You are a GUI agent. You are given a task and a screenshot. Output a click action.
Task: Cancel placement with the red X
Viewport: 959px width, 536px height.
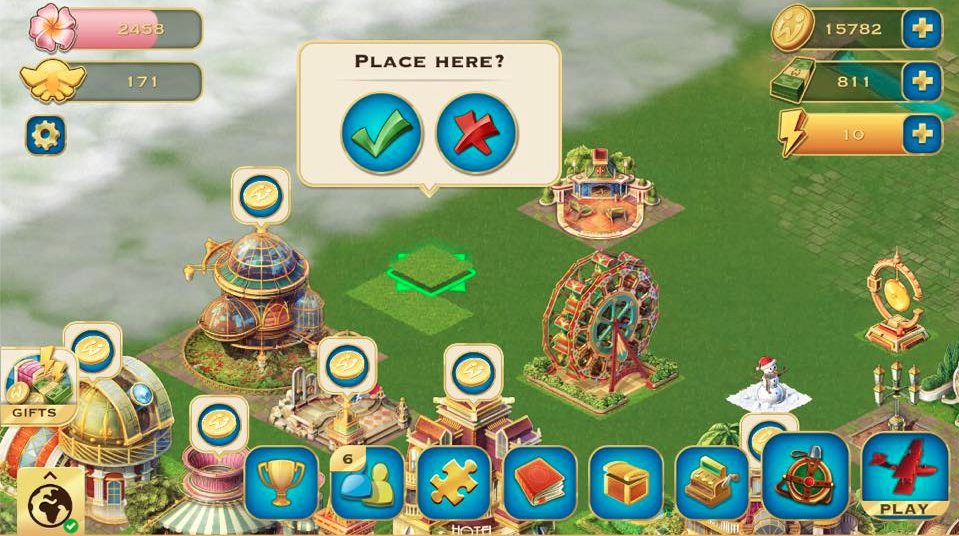(x=476, y=134)
